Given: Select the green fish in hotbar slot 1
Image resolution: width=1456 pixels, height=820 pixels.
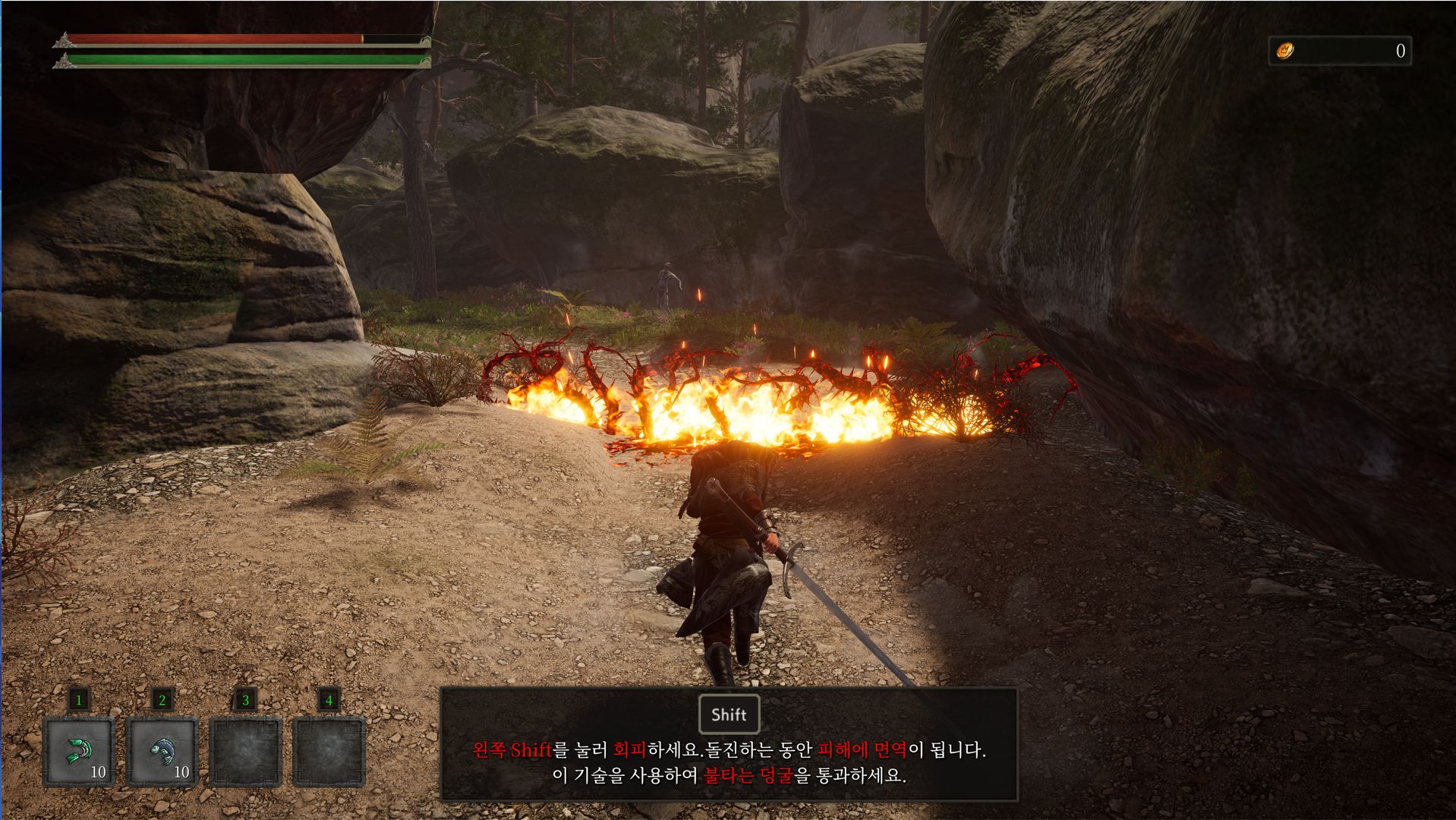Looking at the screenshot, I should point(79,751).
